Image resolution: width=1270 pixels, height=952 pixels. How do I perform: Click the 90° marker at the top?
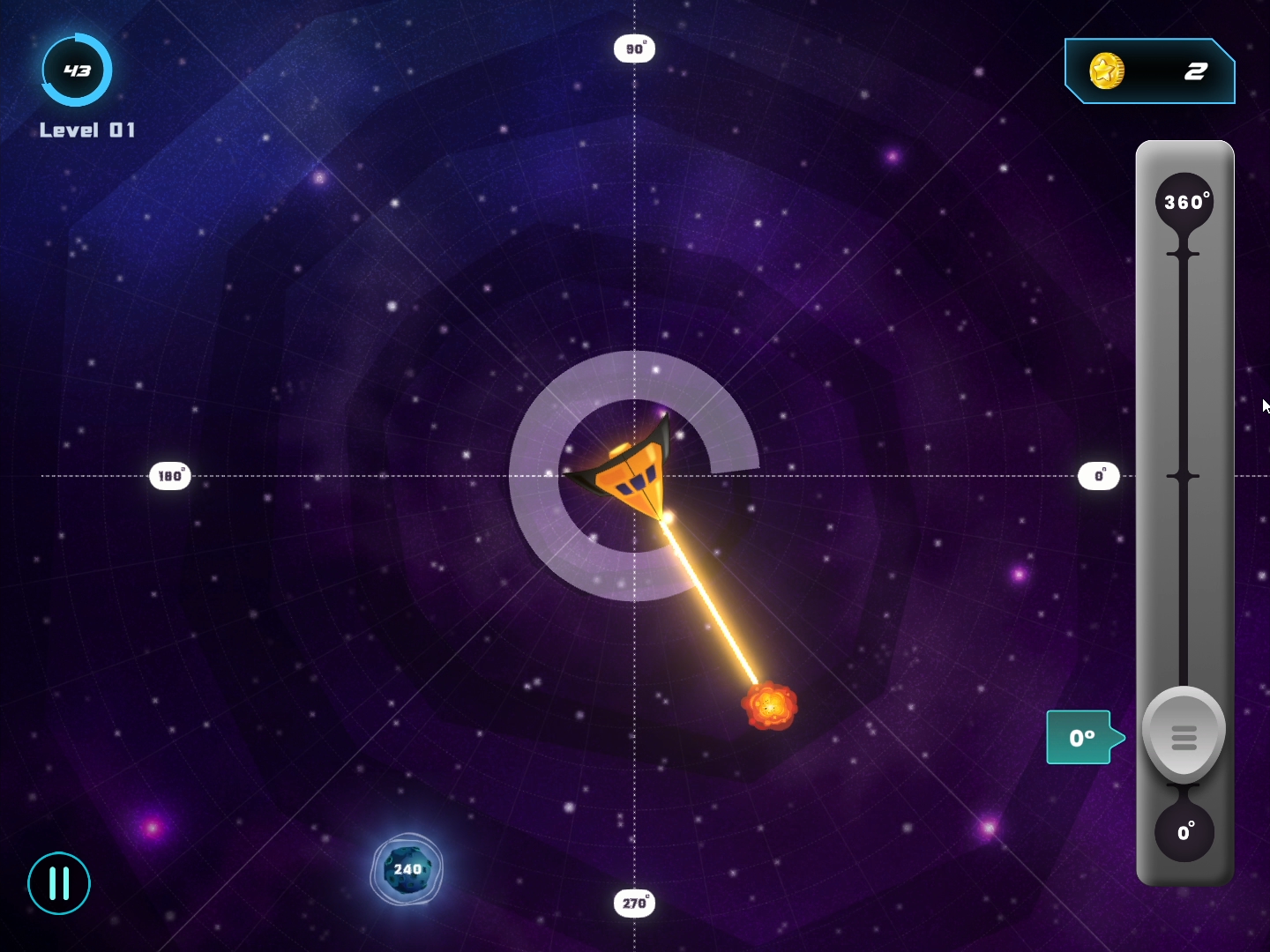point(634,48)
